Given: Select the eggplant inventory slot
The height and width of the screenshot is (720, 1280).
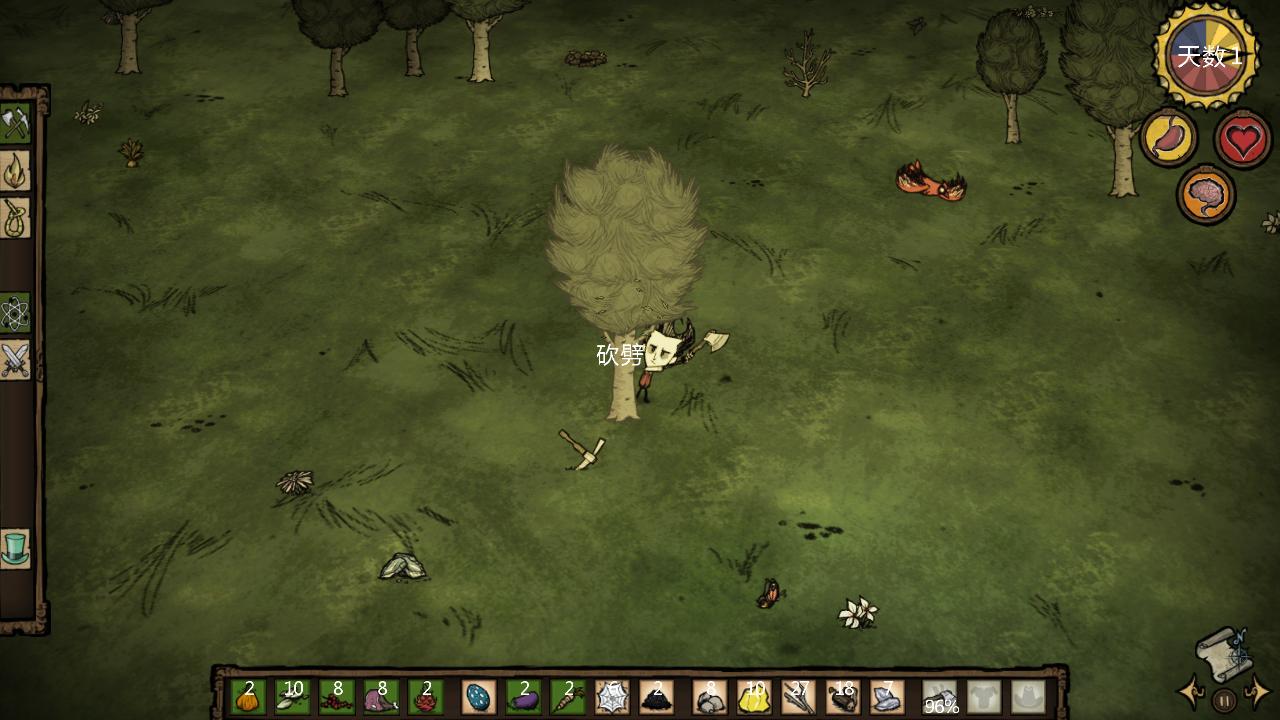Looking at the screenshot, I should click(524, 697).
